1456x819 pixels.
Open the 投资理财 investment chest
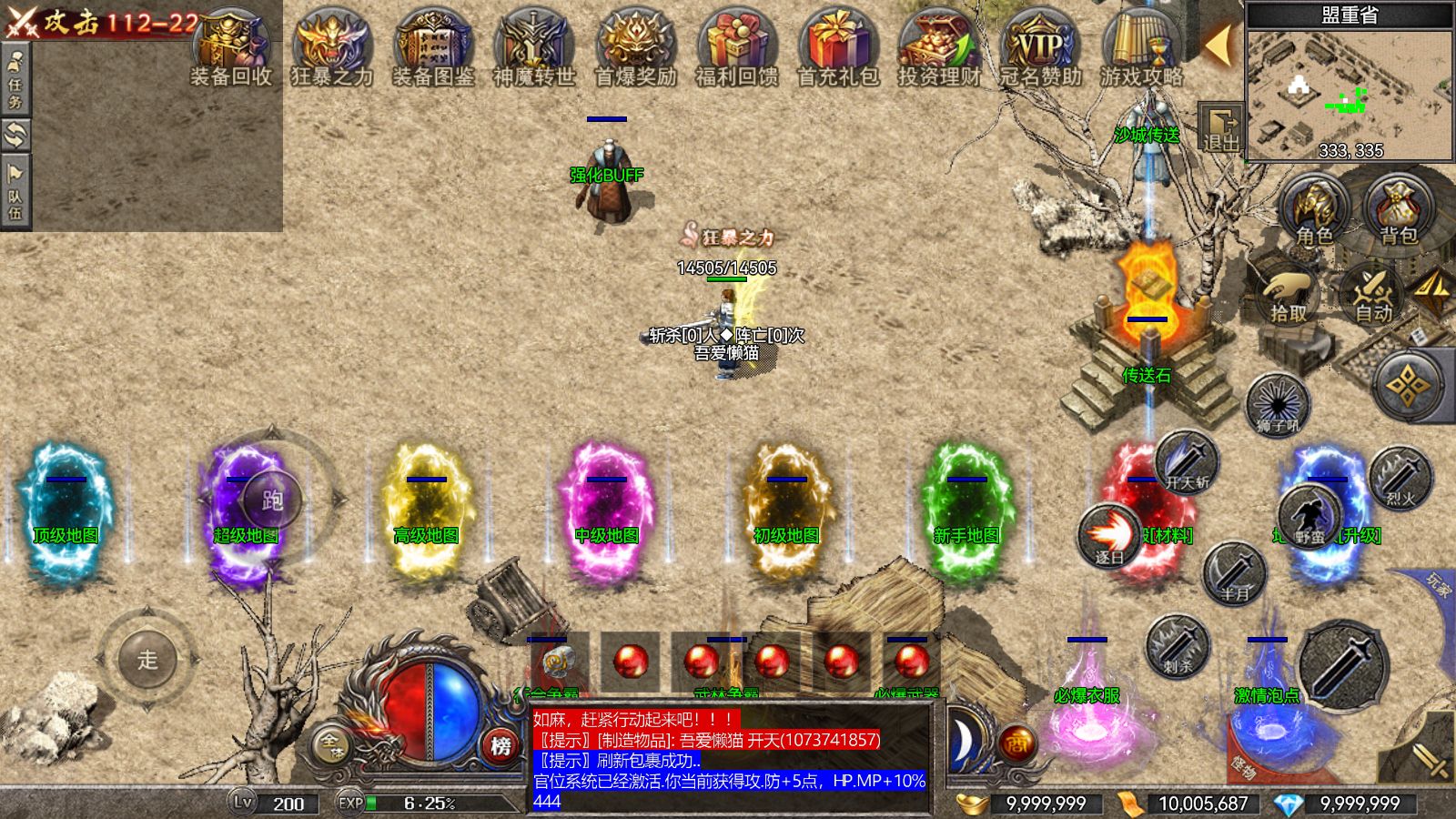coord(939,47)
